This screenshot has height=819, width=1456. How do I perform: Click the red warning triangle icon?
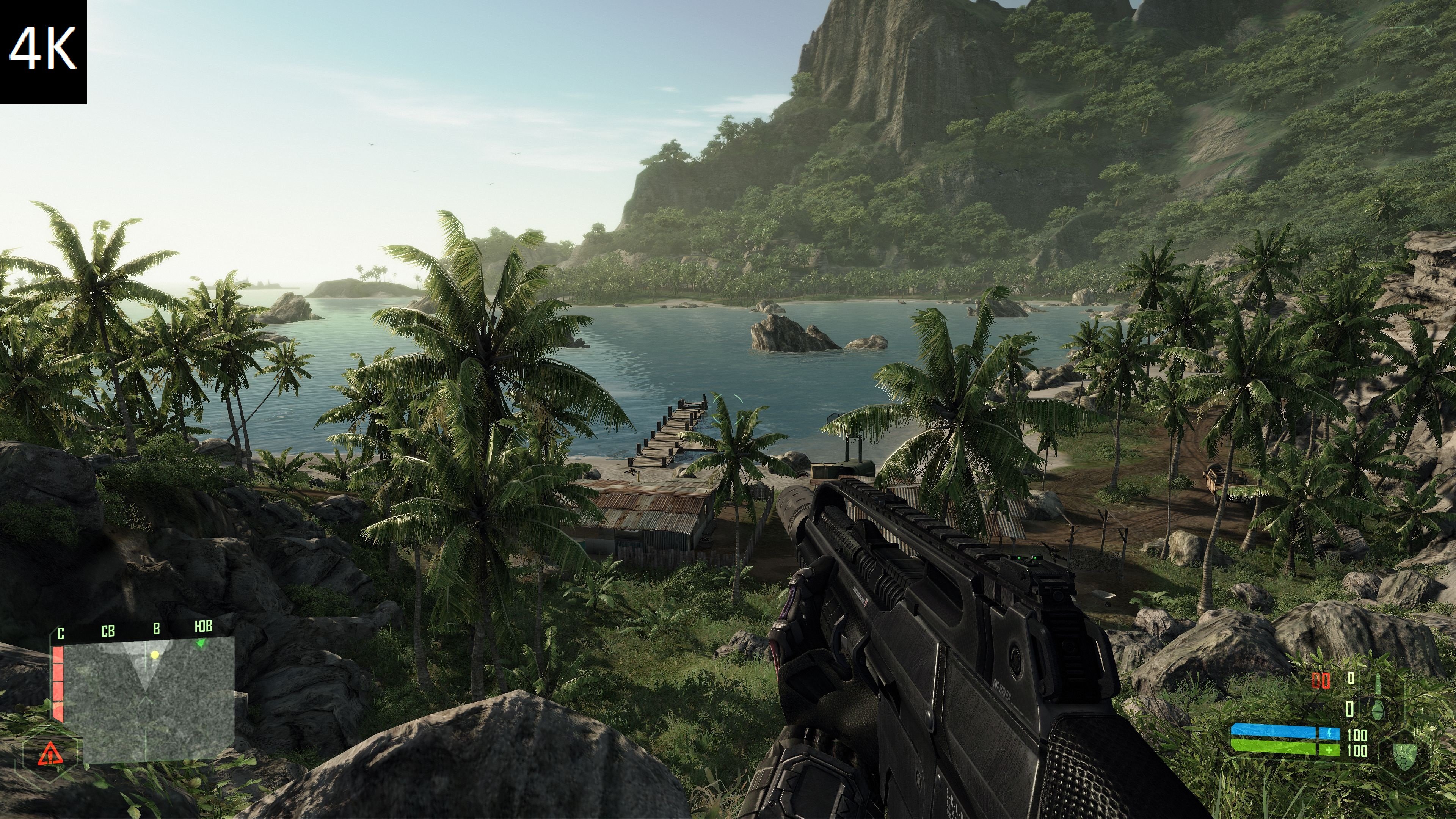tap(50, 753)
